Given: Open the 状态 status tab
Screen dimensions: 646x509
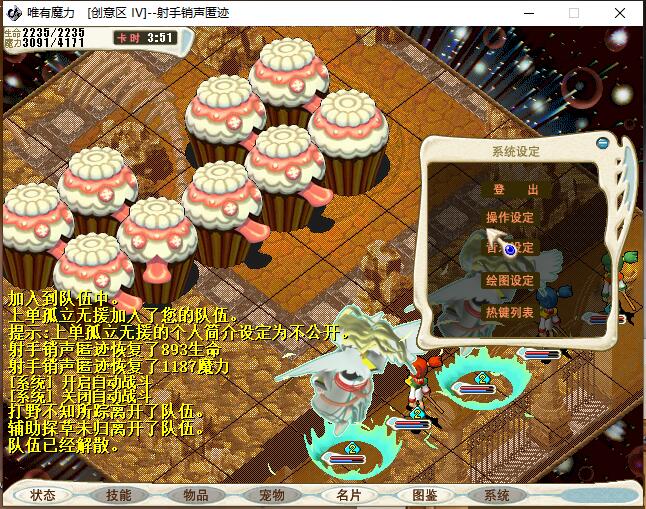Looking at the screenshot, I should [43, 495].
